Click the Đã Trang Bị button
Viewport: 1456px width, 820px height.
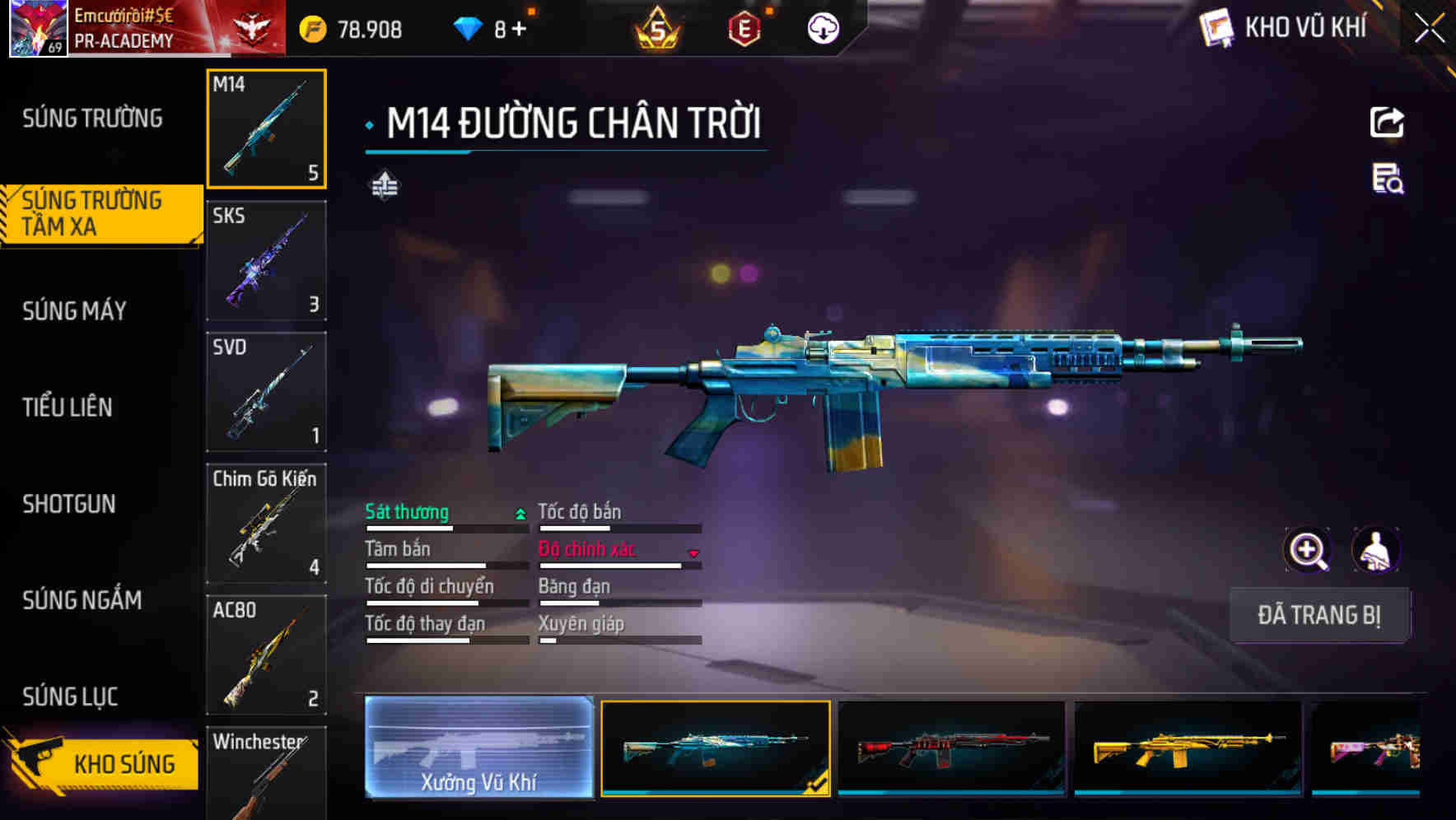point(1318,615)
